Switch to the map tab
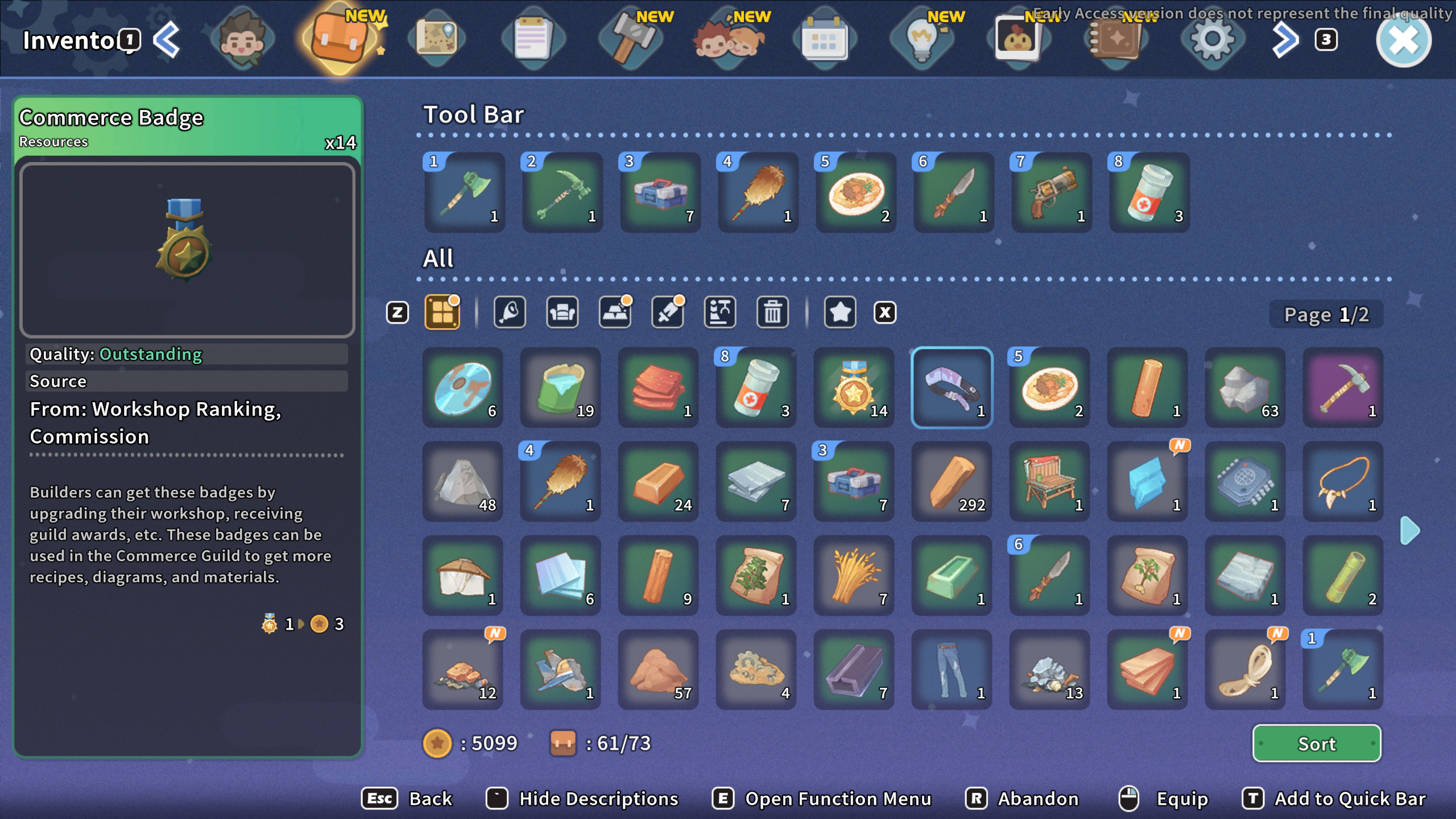The width and height of the screenshot is (1456, 819). coord(436,40)
